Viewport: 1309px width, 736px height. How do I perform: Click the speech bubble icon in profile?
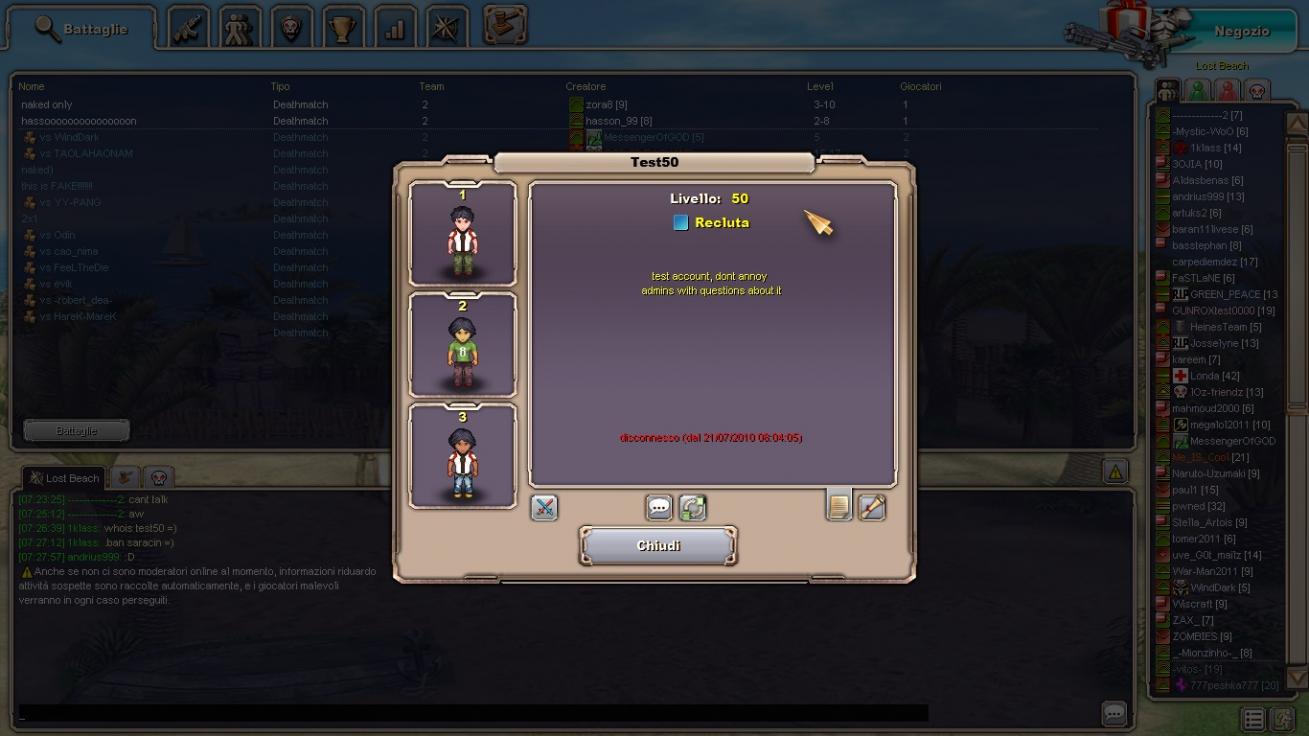point(659,507)
